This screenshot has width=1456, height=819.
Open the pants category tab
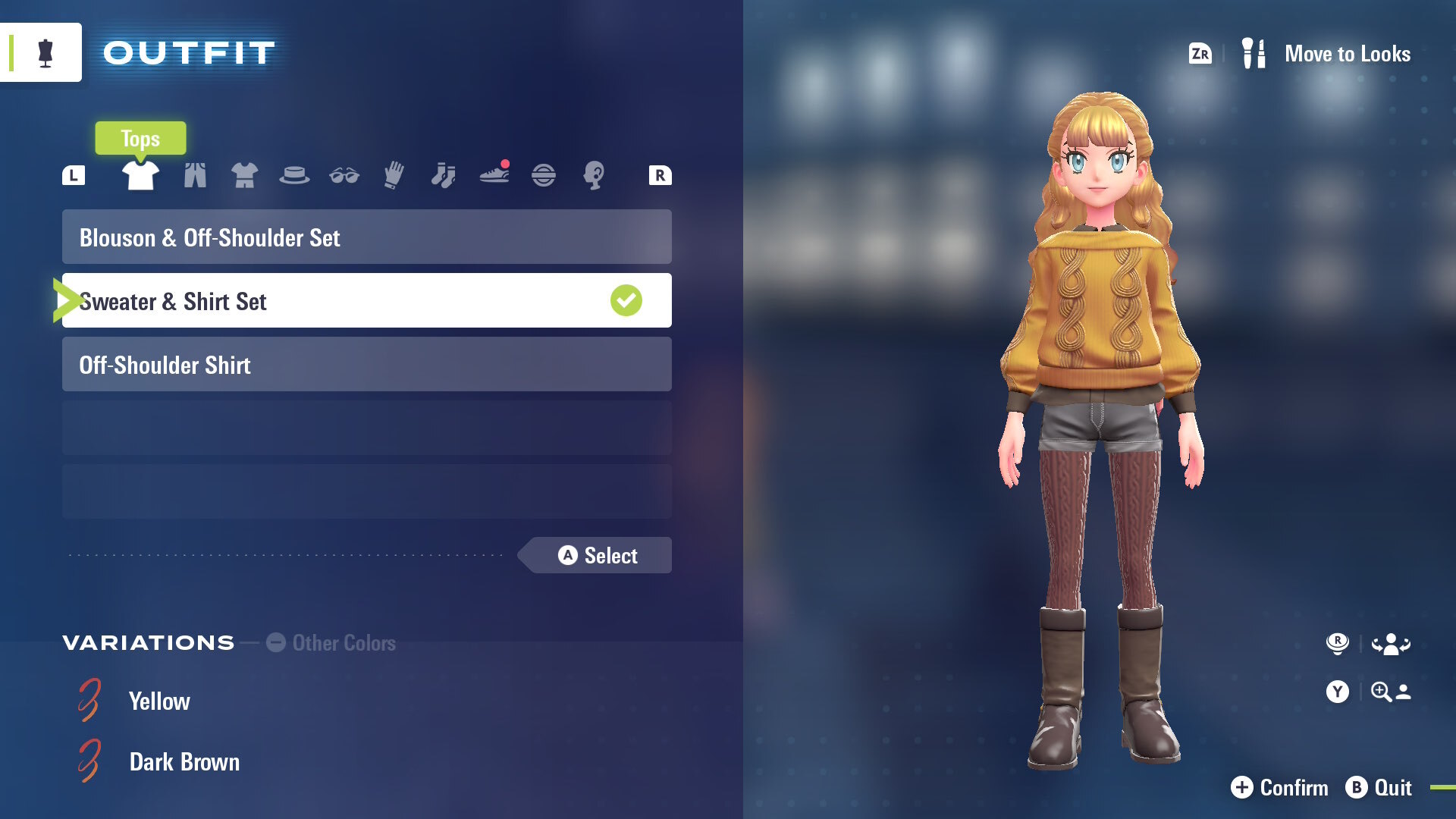[x=195, y=175]
